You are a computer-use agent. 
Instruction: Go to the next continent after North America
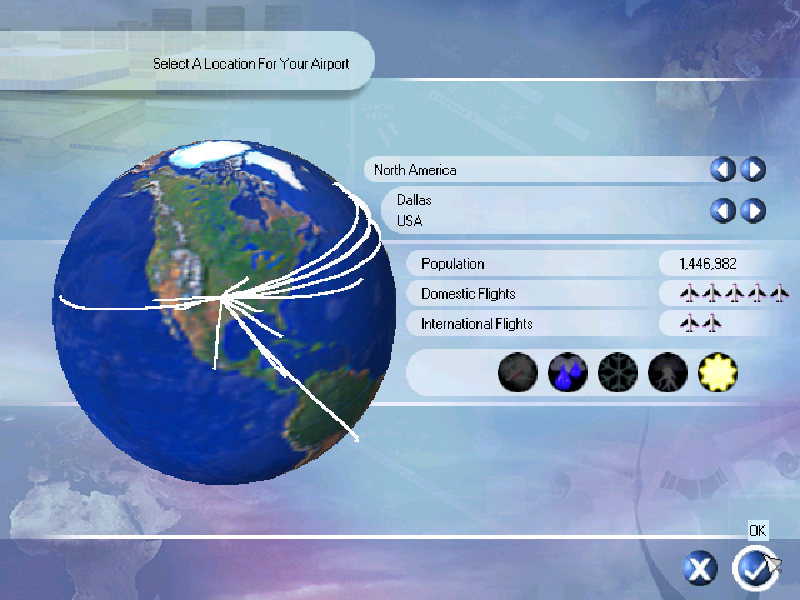click(x=753, y=170)
